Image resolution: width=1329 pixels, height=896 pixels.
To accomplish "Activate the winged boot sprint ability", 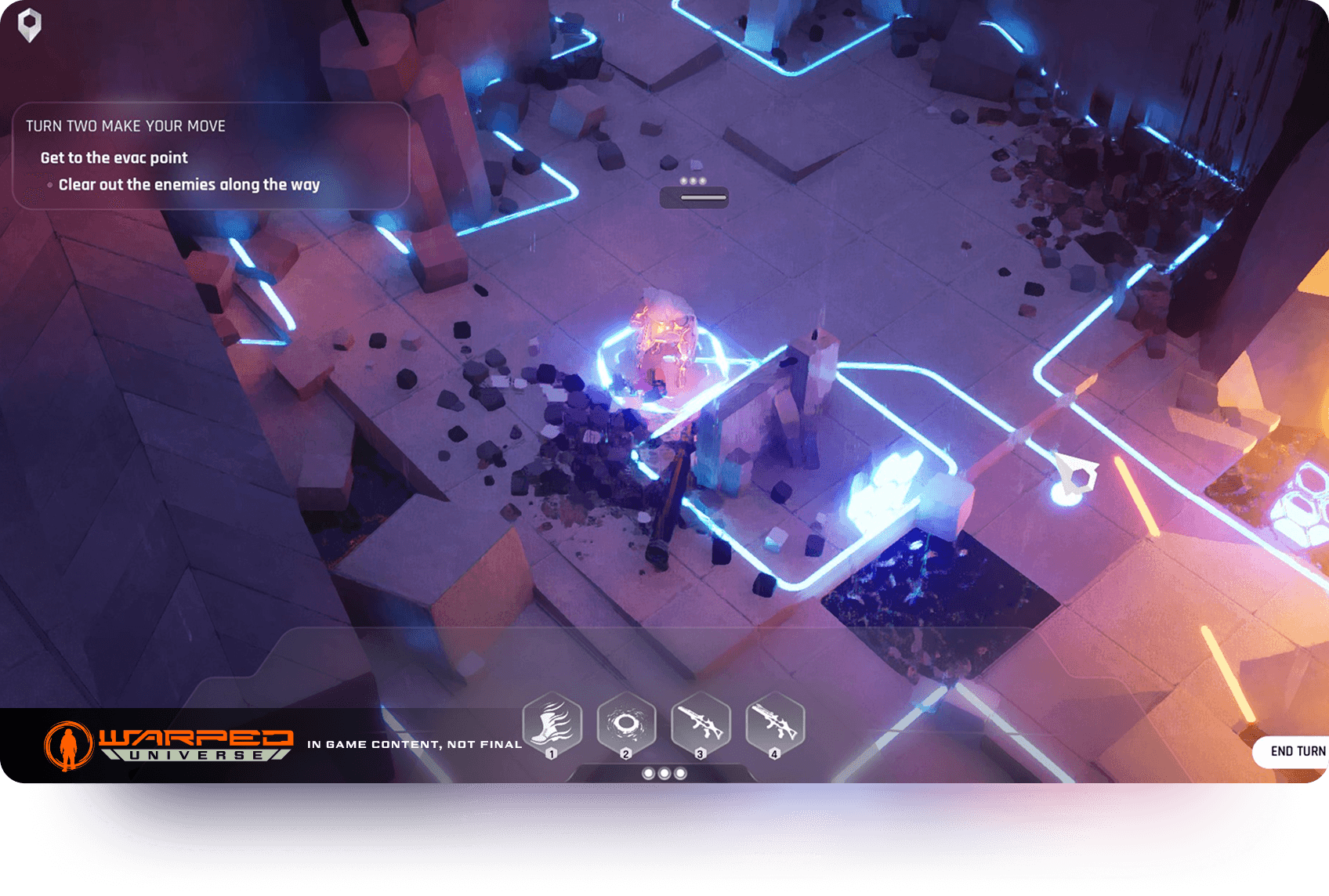I will tap(552, 724).
